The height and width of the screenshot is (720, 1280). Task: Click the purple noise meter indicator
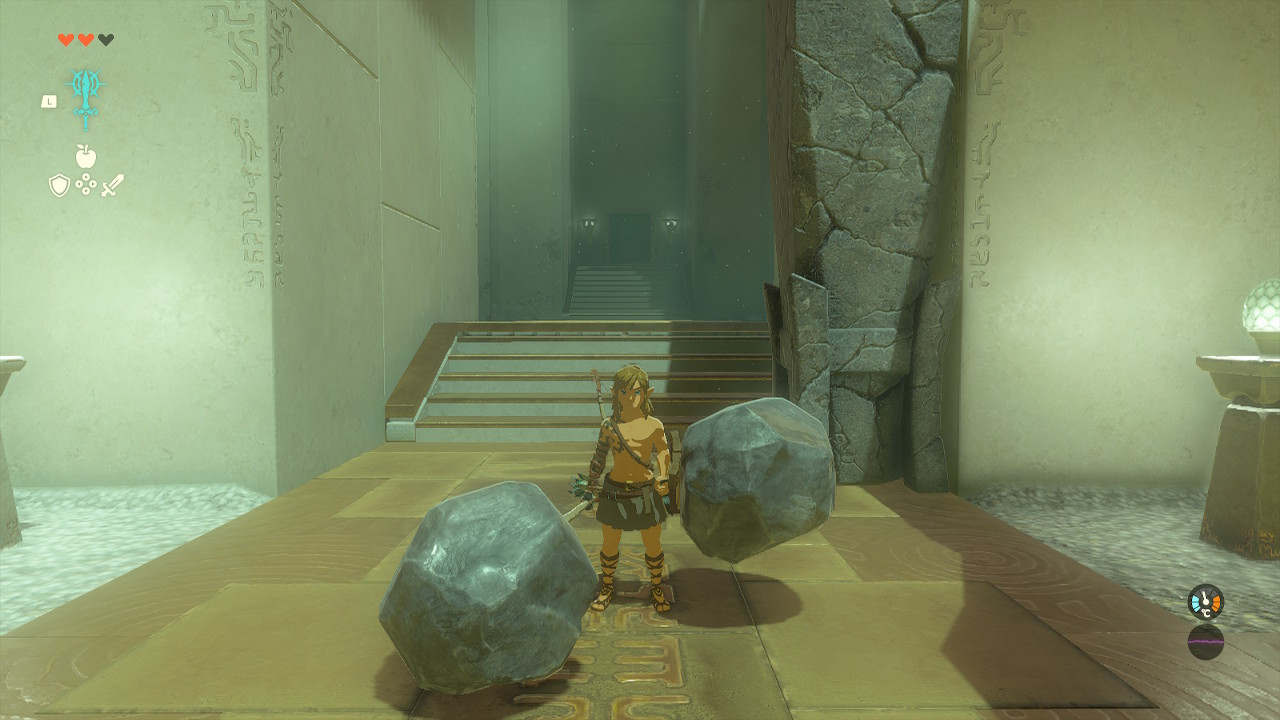(1206, 642)
